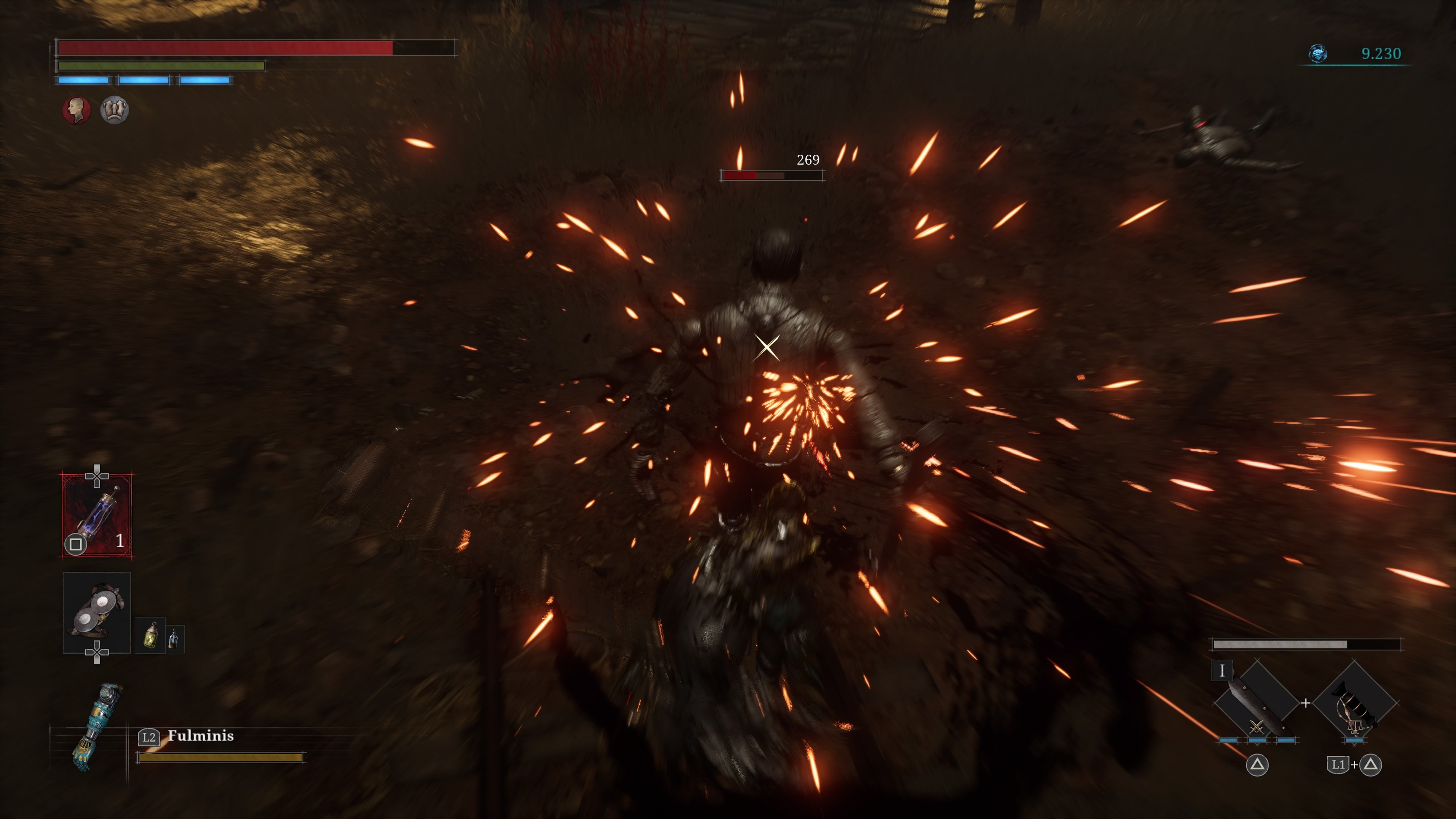
Task: Select the weapon set I badge
Action: [1221, 671]
